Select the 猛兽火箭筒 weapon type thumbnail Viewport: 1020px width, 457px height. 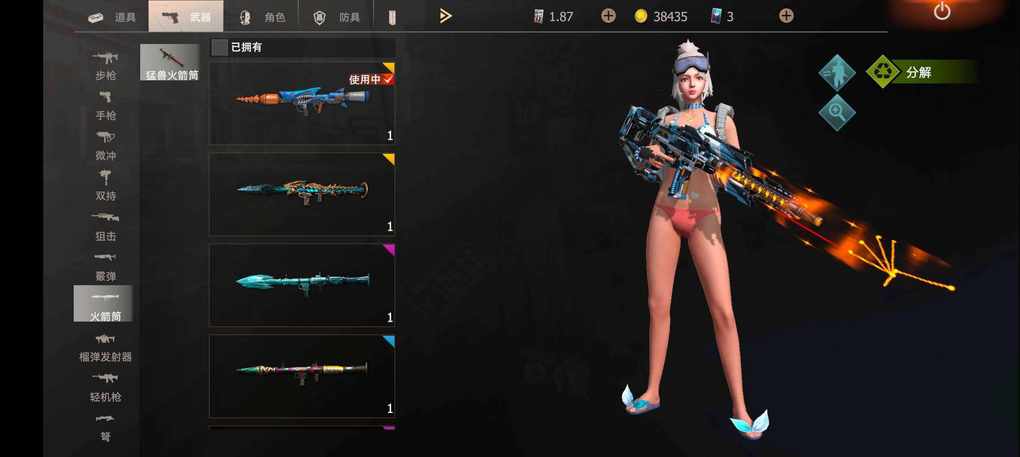click(x=169, y=63)
